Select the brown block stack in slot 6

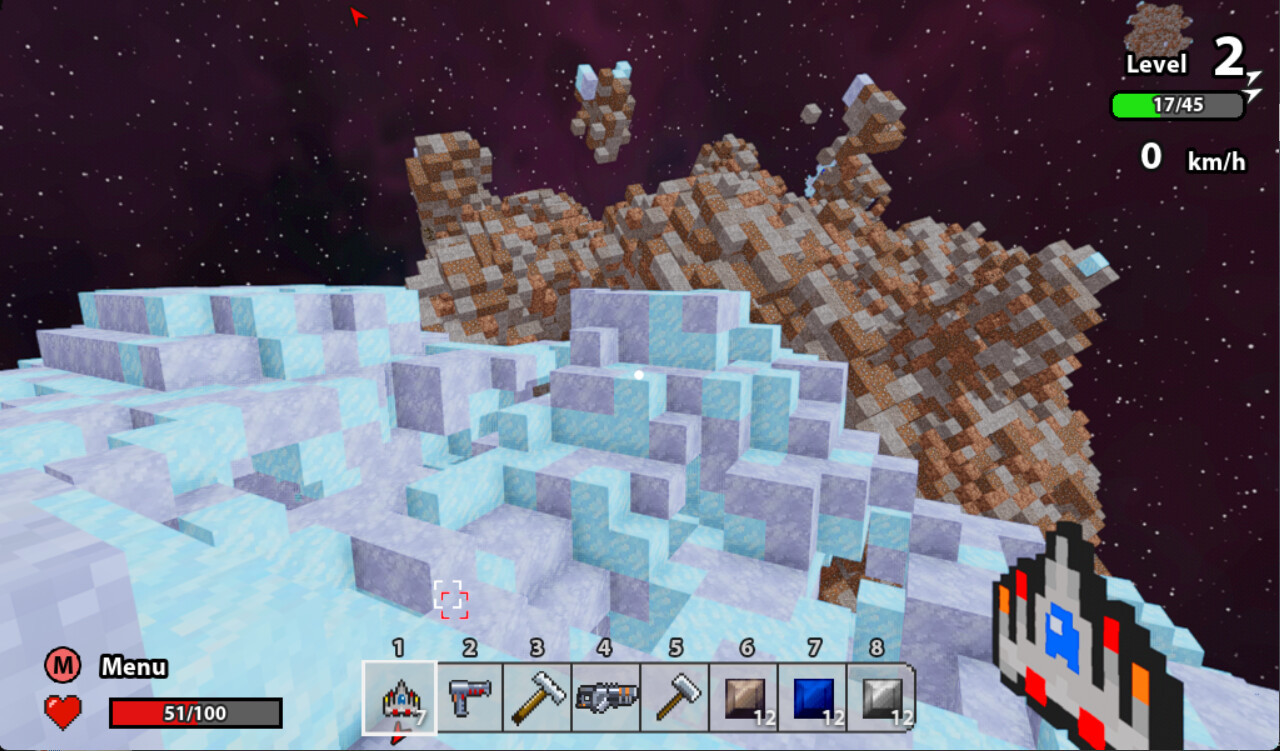point(745,697)
